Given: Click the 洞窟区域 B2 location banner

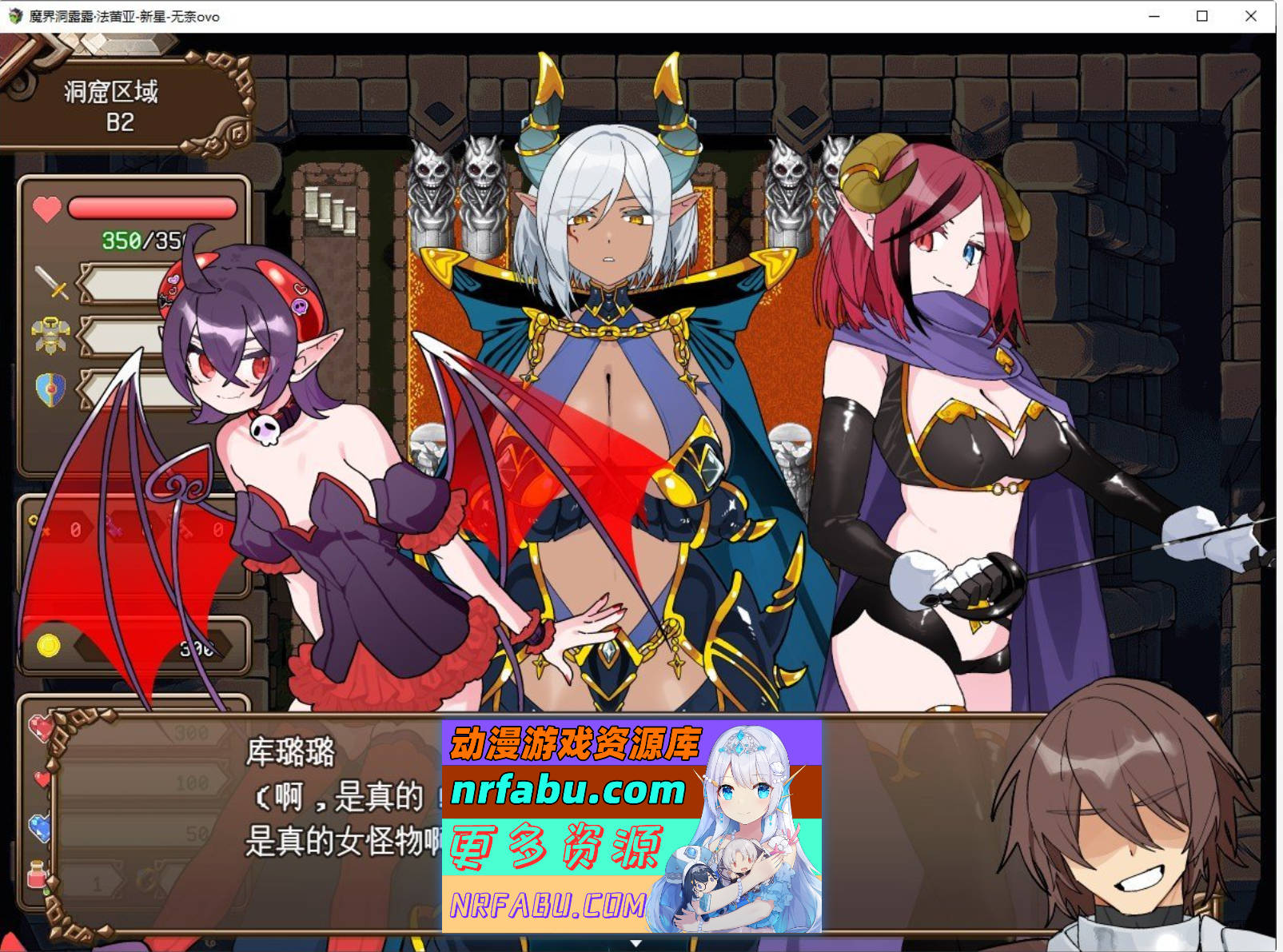Looking at the screenshot, I should click(112, 104).
